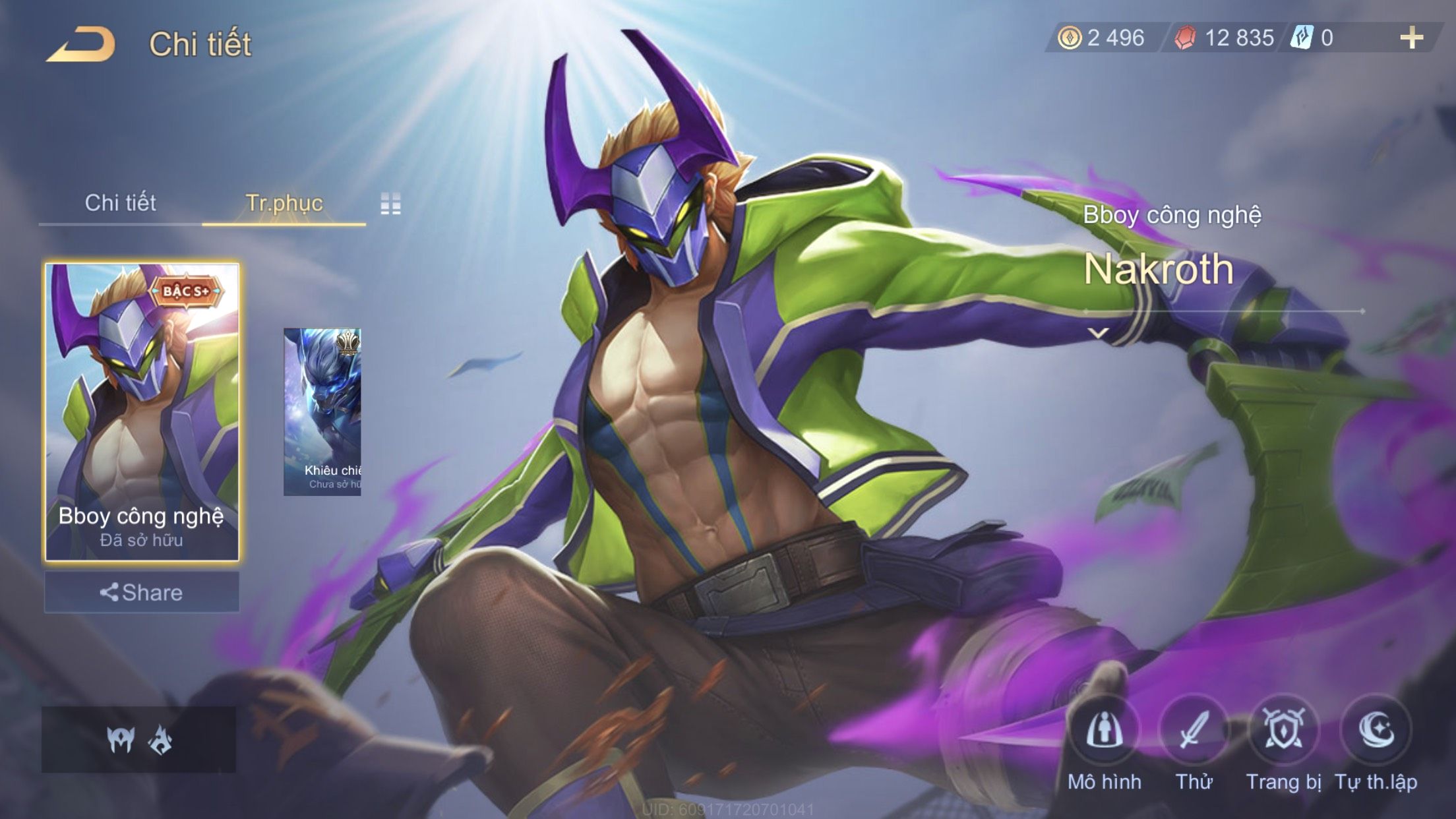Click the hero role icons panel

138,739
